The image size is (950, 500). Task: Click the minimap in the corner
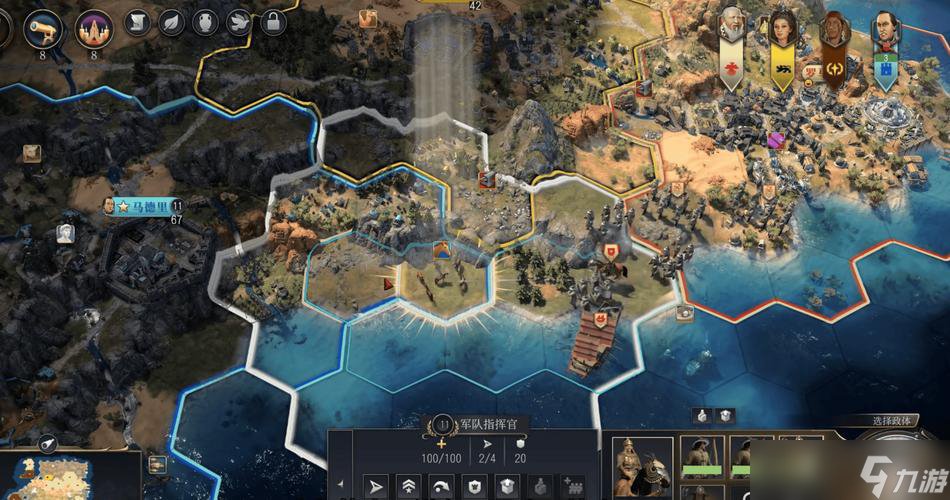point(70,477)
